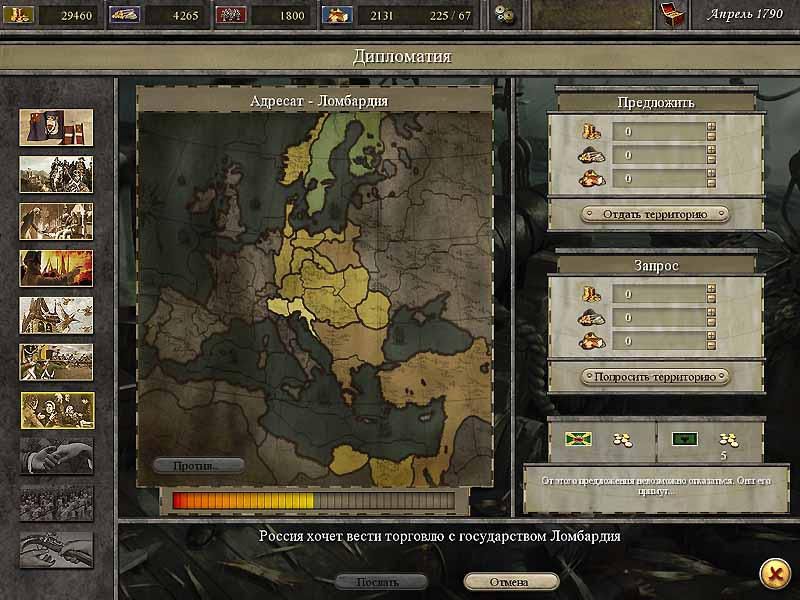Click Отдать территорию button

655,214
